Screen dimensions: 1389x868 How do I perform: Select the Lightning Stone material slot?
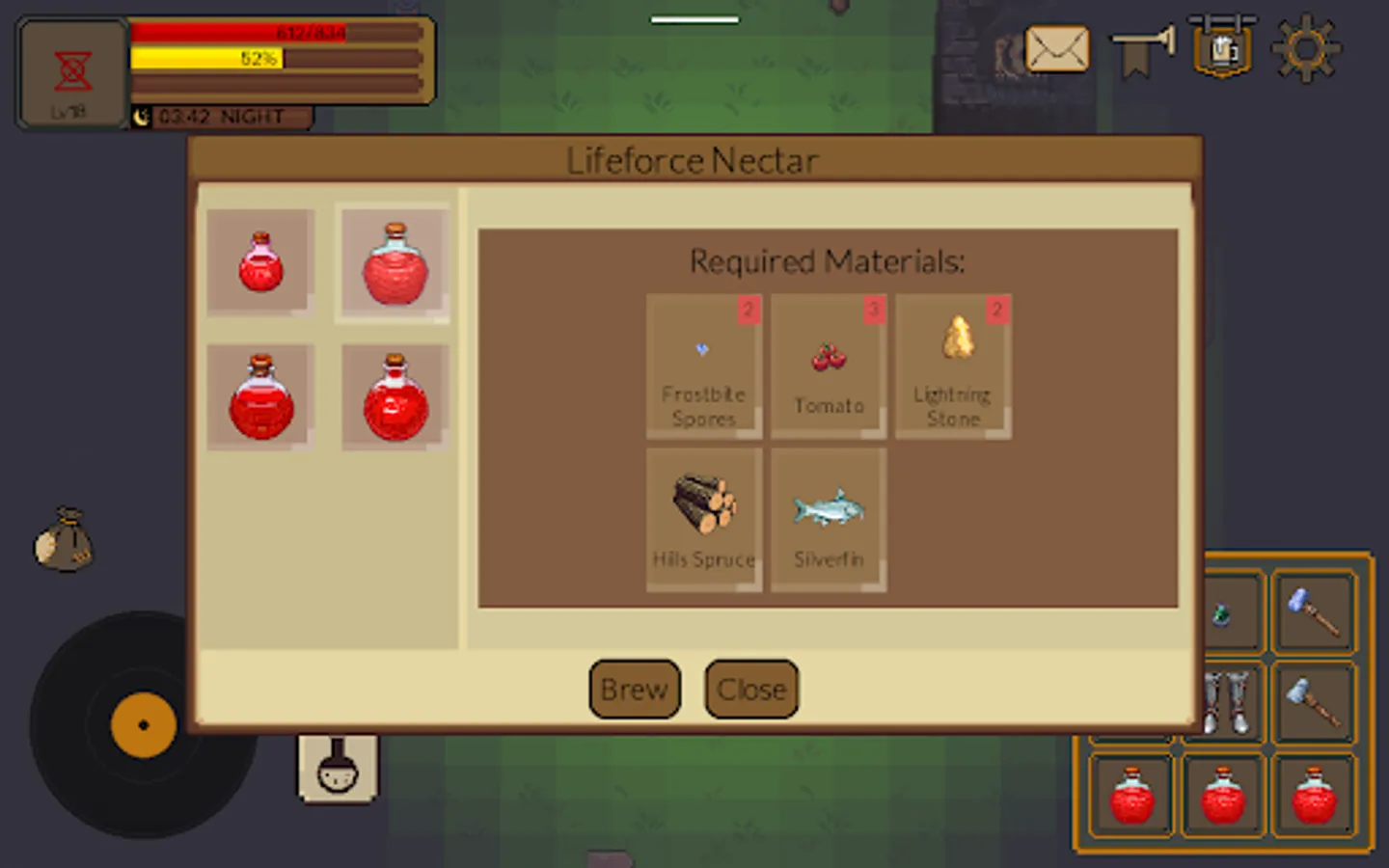pos(953,366)
